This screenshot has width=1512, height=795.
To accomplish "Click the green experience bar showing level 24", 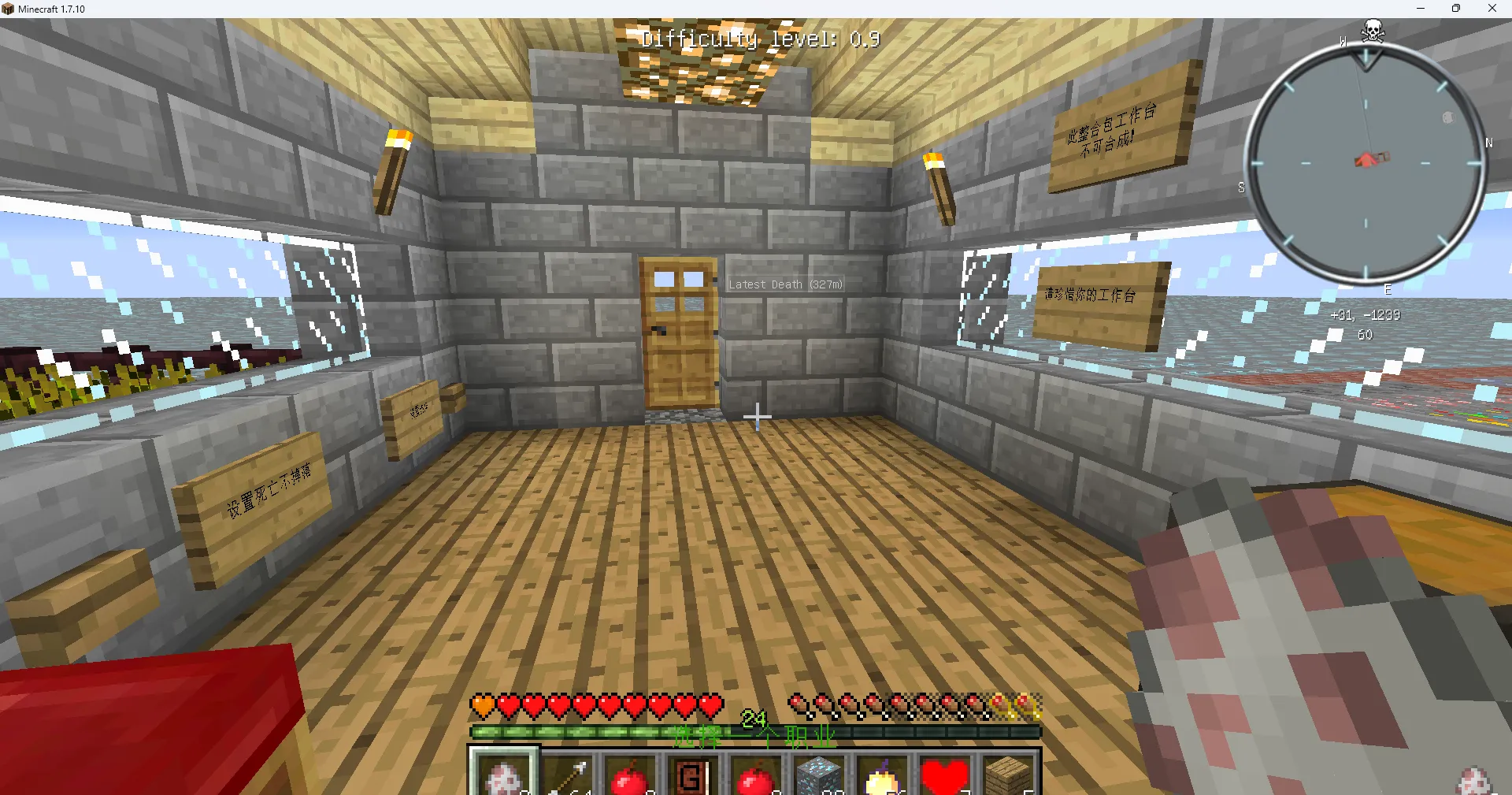I will [x=756, y=731].
